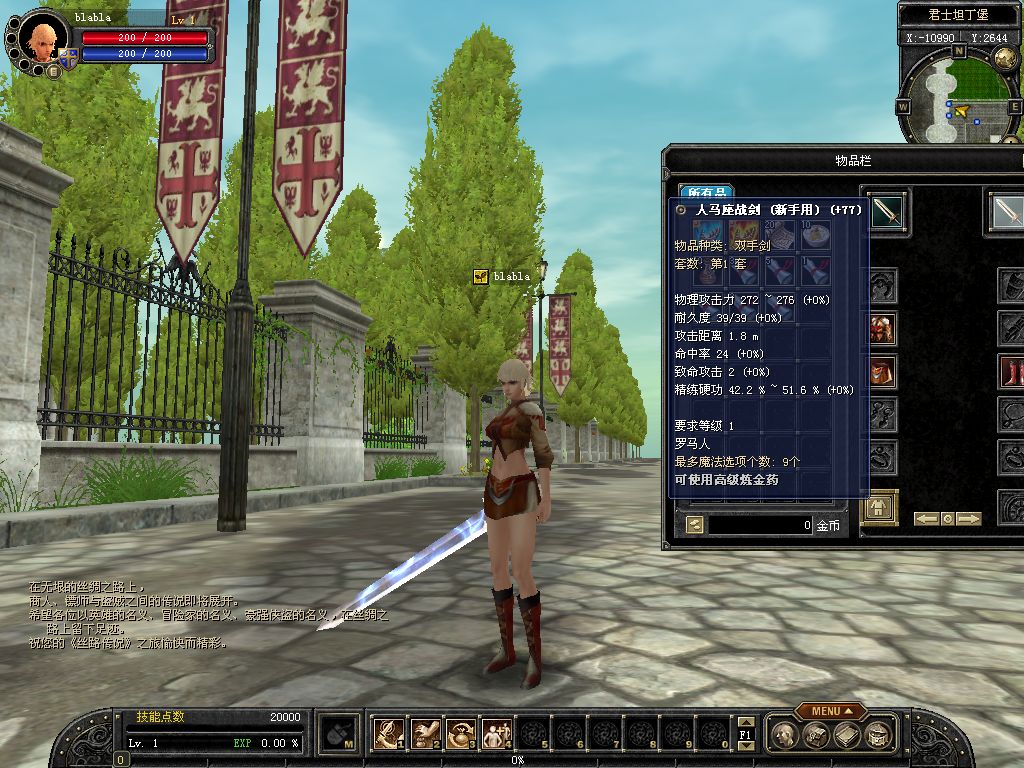Click the avatar costume button in inventory
1024x768 pixels.
point(880,508)
